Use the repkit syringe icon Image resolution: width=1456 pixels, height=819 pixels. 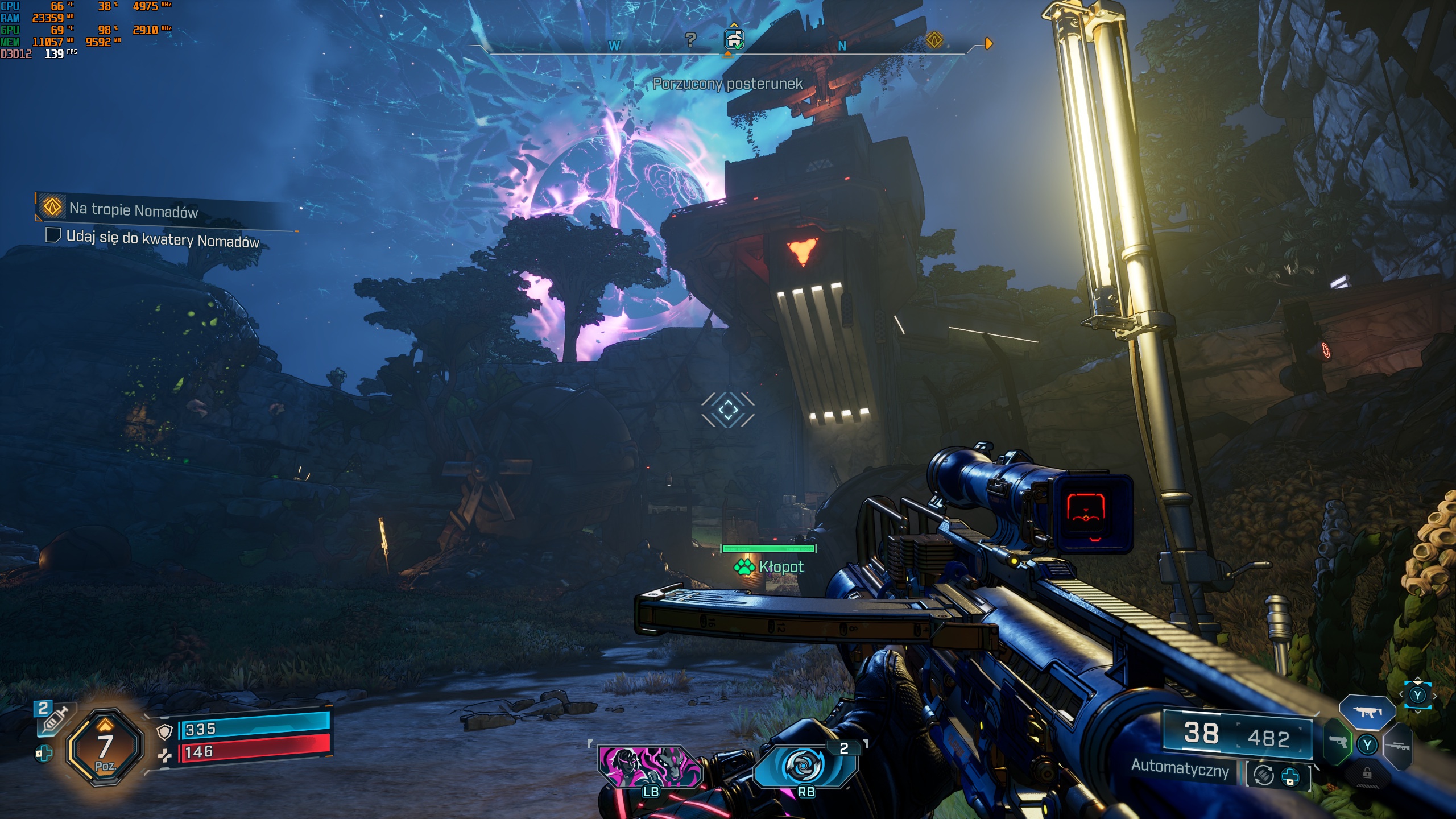53,719
